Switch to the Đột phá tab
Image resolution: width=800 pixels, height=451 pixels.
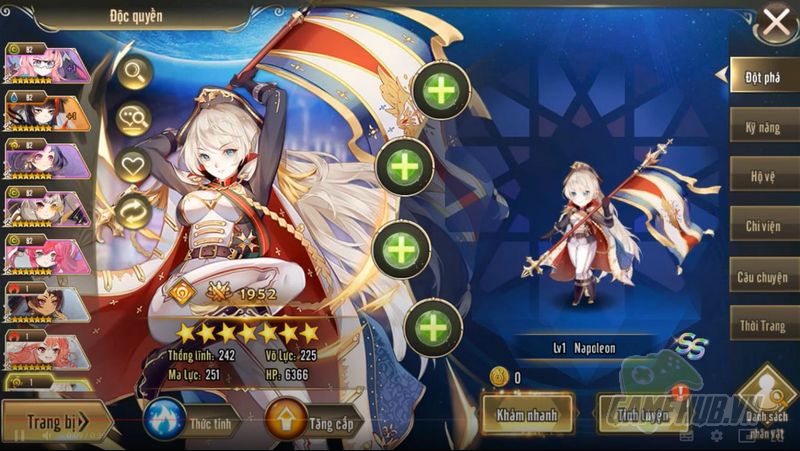pyautogui.click(x=762, y=75)
